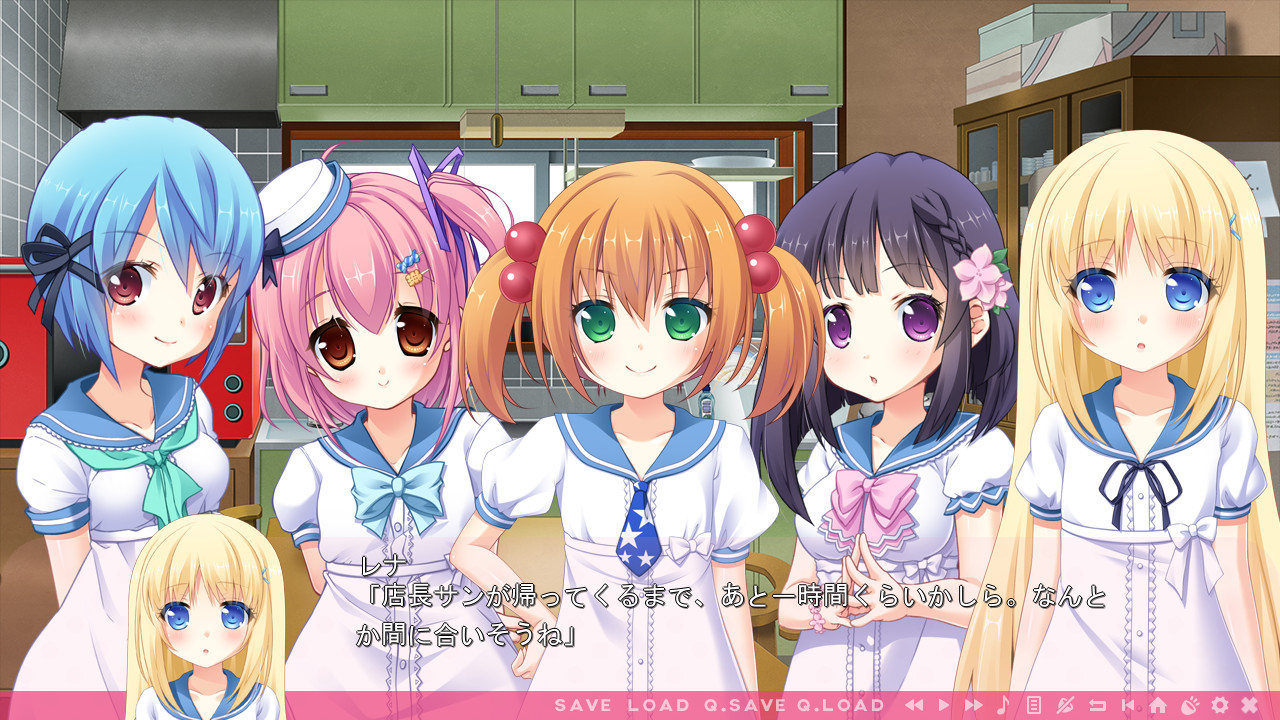Quick save with Q.SAVE
This screenshot has height=720, width=1280.
(744, 705)
